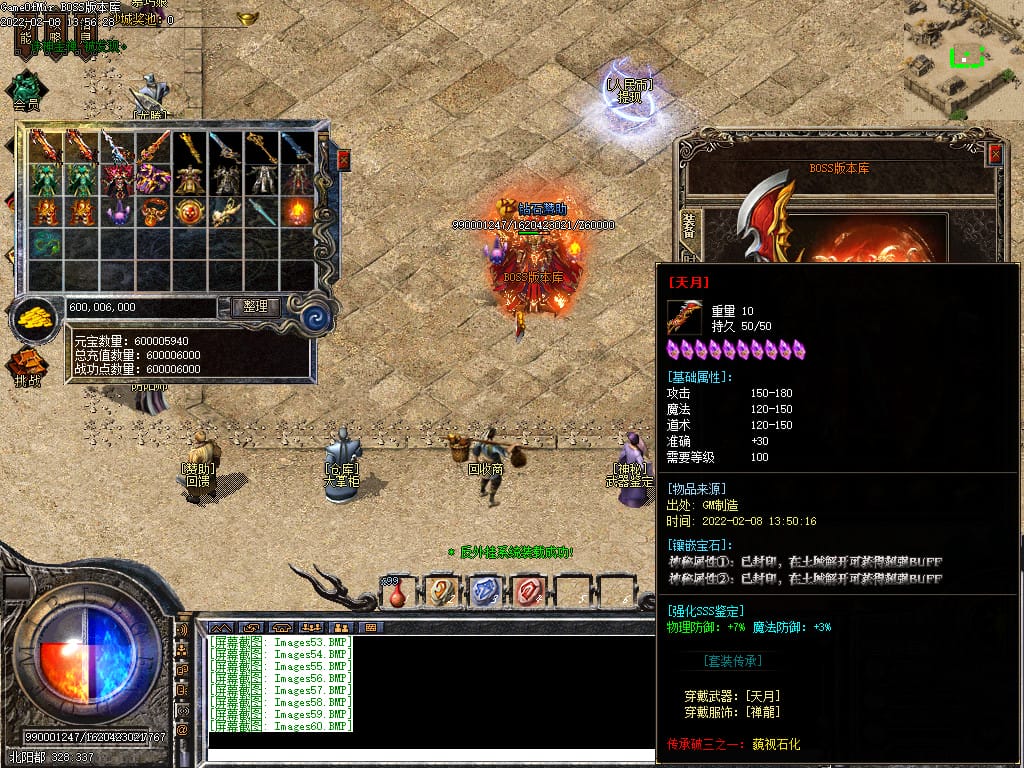Select the gold ingot pile icon
The height and width of the screenshot is (768, 1024).
coord(36,319)
